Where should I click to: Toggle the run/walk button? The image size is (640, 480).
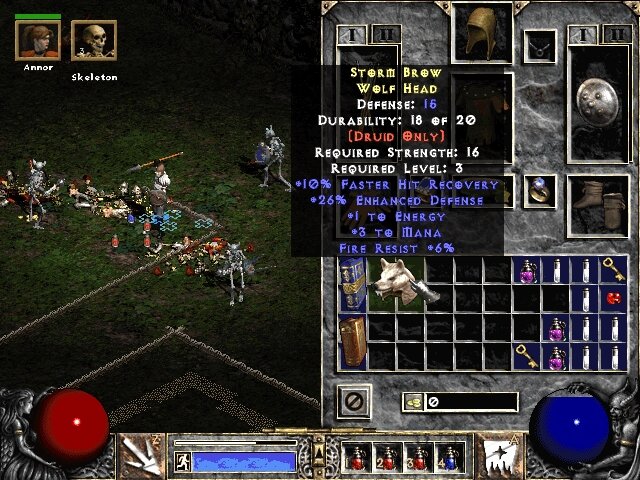tap(183, 461)
